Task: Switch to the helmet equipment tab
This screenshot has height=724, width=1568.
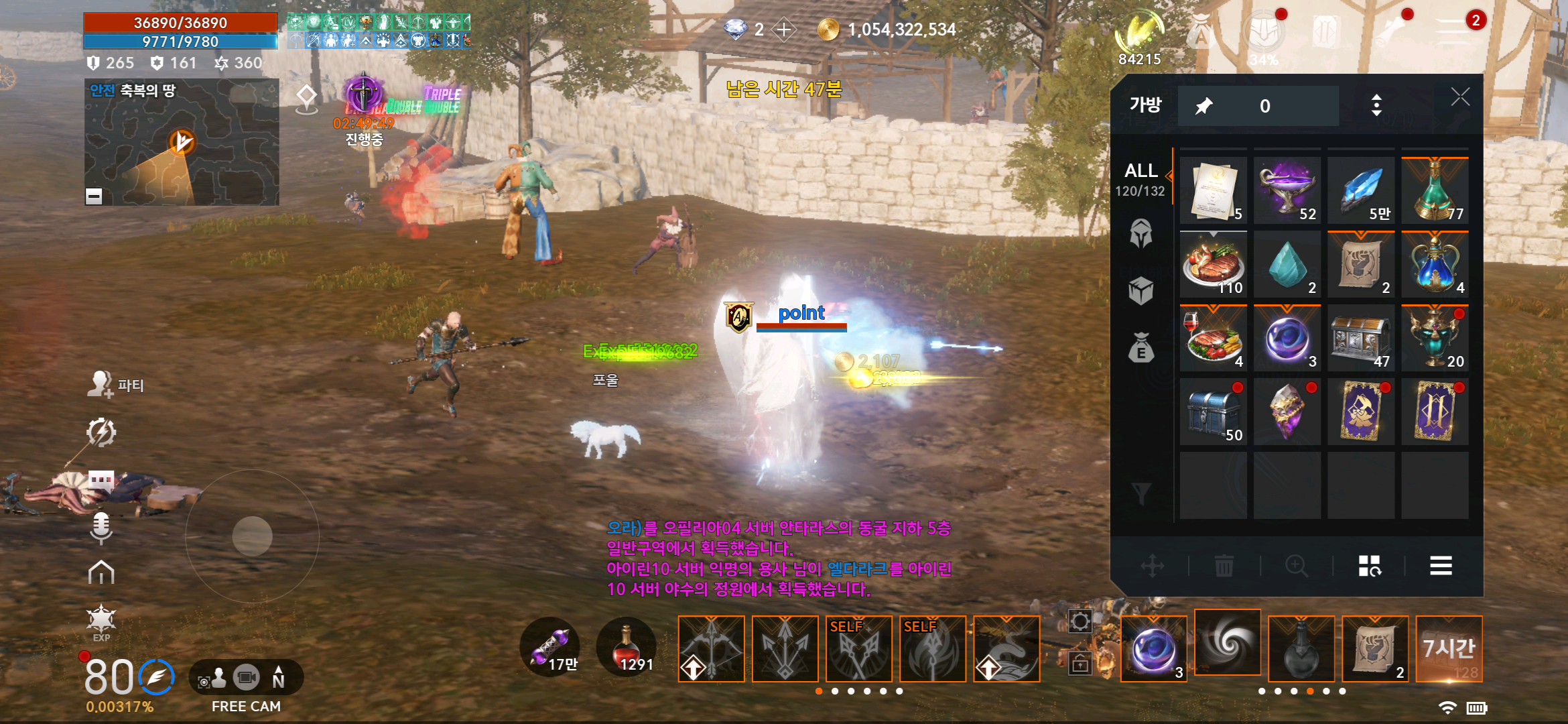Action: click(1140, 233)
